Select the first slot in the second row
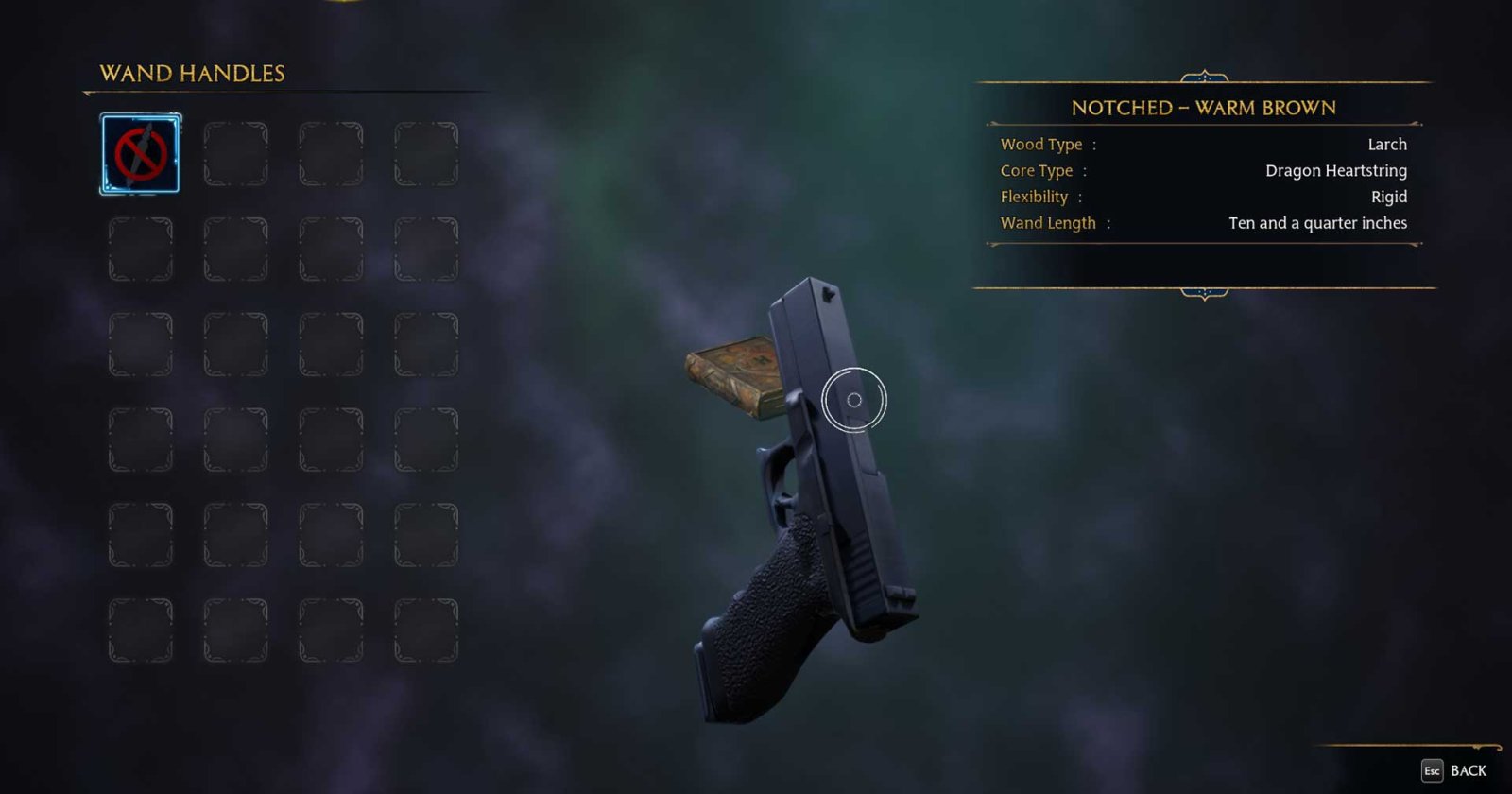Screen dimensions: 1512x794 click(140, 250)
